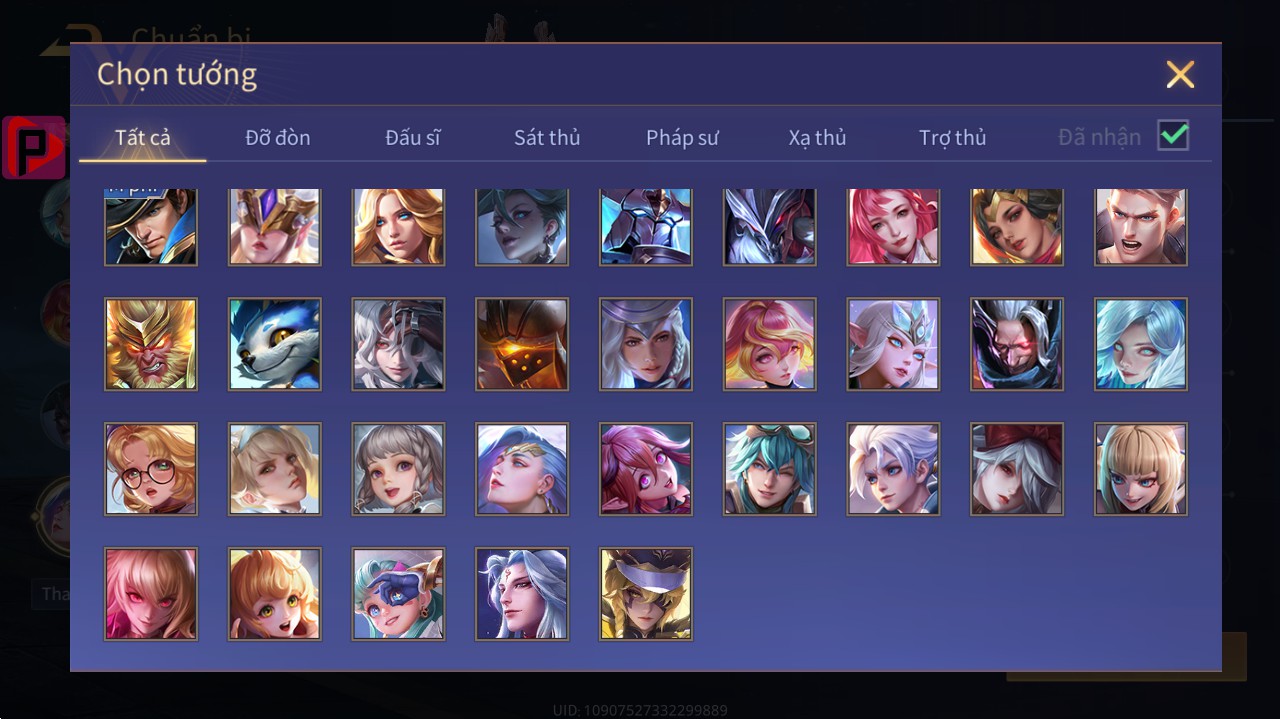
Task: Pick the white-haired hero in red hat
Action: (1017, 469)
